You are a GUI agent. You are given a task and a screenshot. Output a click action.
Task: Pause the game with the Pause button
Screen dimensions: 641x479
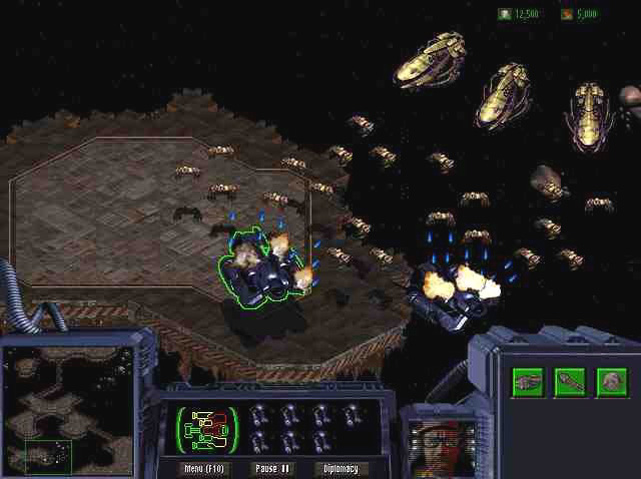(272, 468)
